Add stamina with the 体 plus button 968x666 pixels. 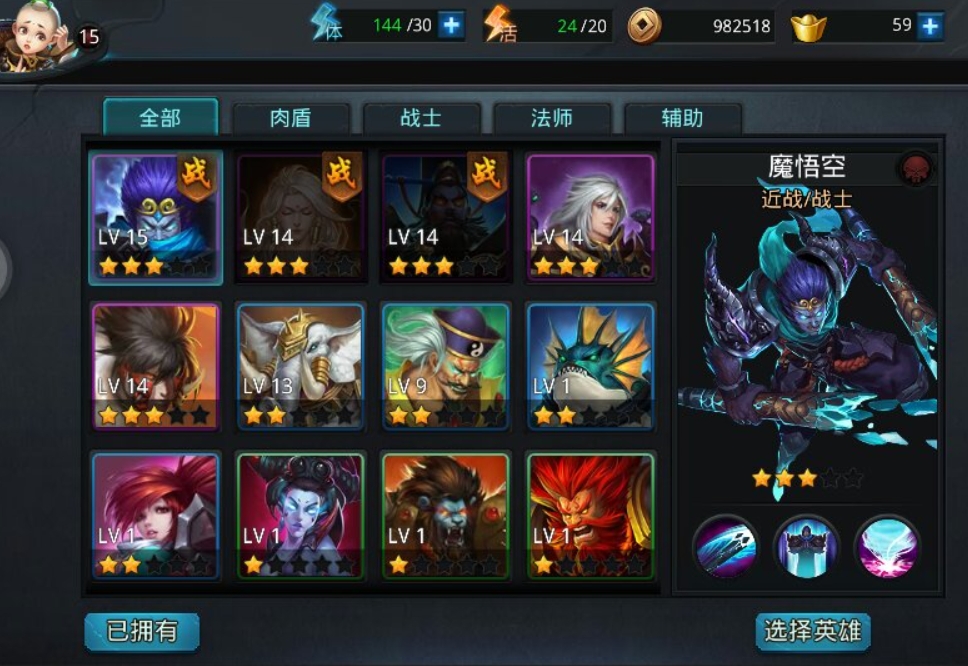452,25
